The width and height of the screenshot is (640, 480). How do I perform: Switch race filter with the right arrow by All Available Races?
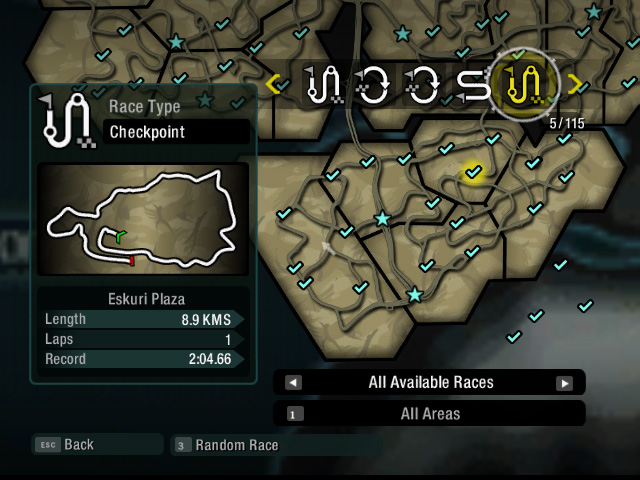coord(564,382)
